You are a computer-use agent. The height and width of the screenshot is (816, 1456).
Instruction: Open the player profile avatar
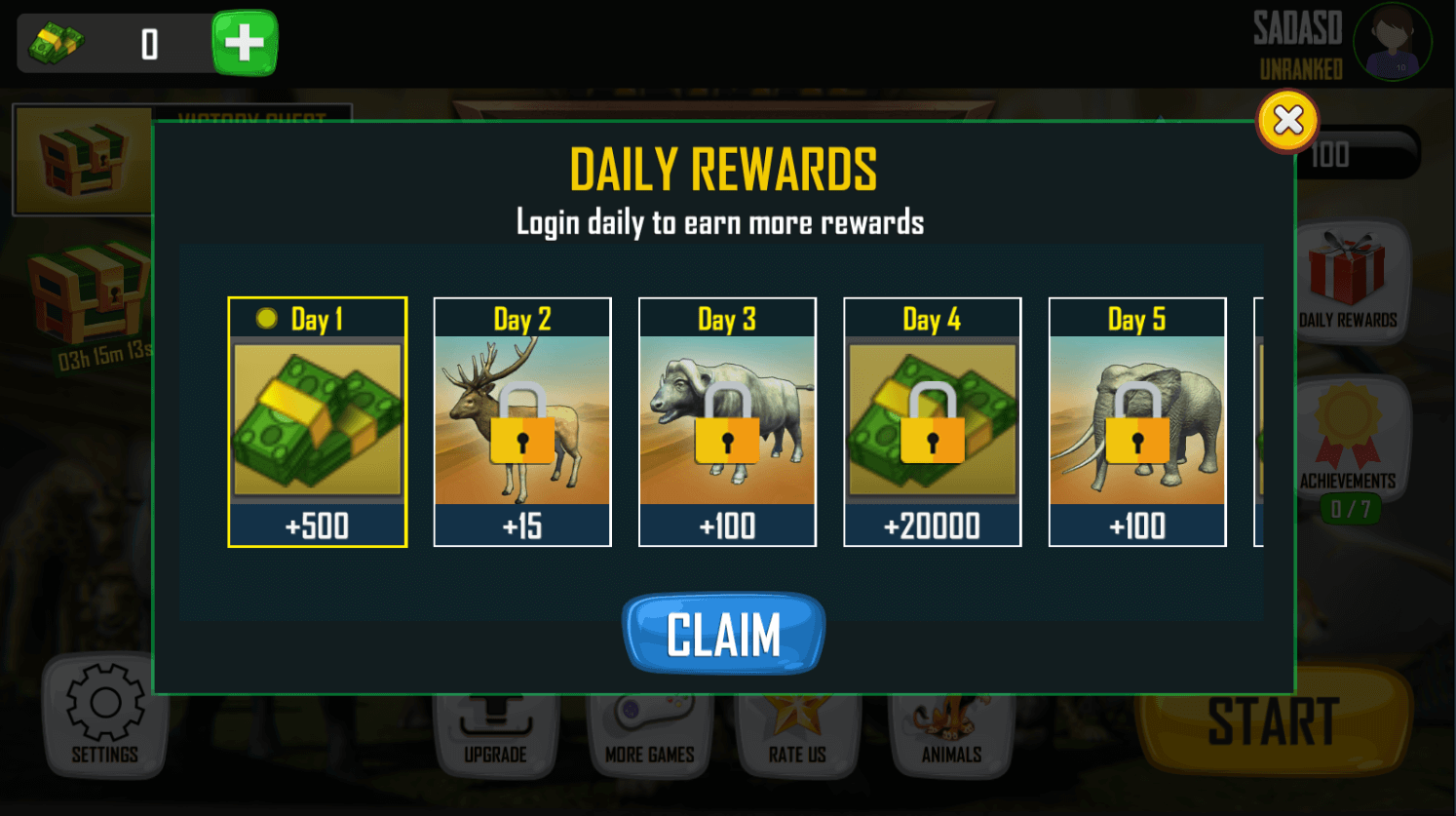(1392, 42)
